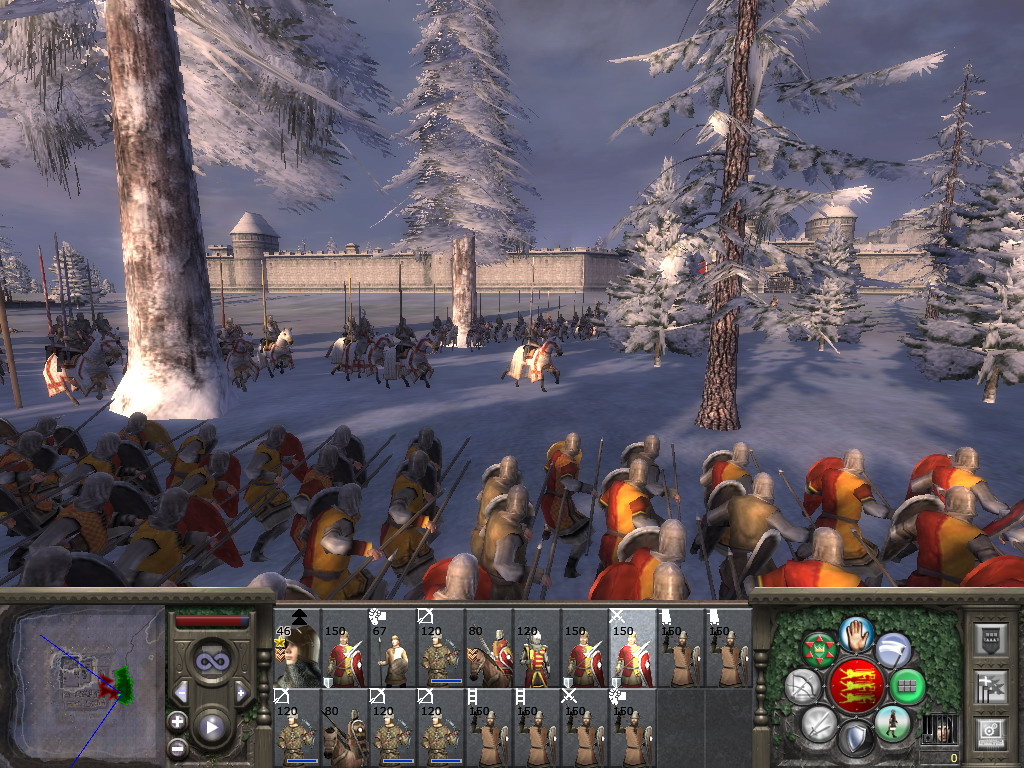Click the red three-lions faction crest button
Image resolution: width=1024 pixels, height=768 pixels.
point(856,685)
